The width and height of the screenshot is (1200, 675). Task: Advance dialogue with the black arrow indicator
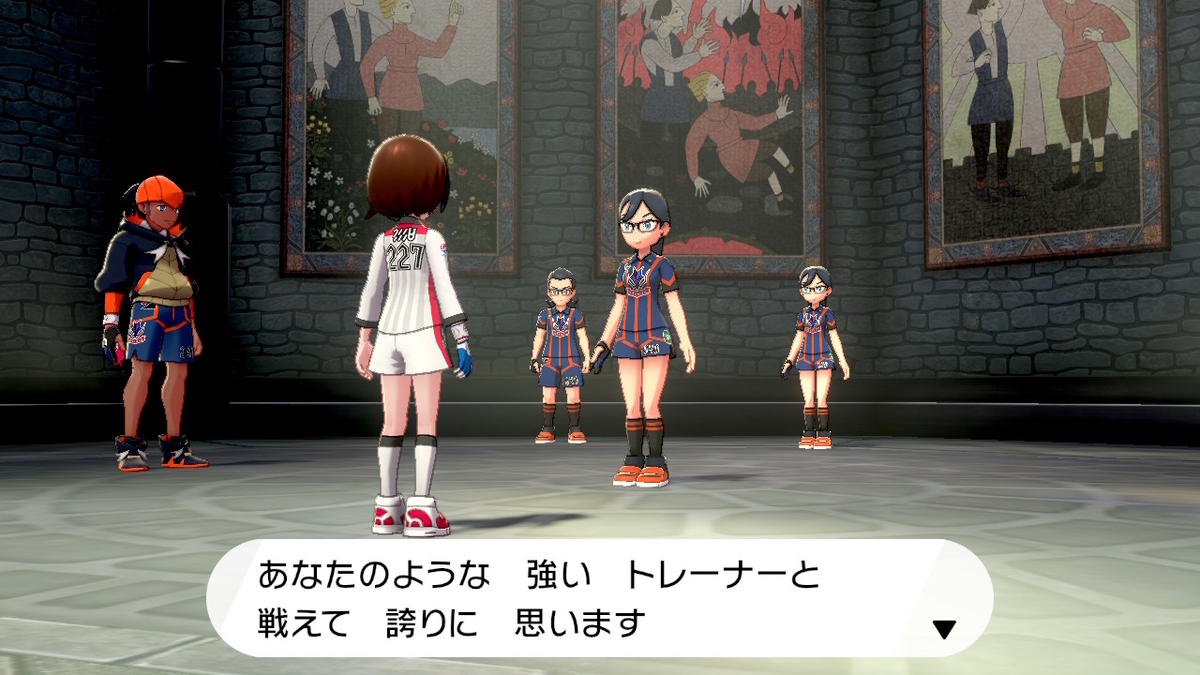(x=944, y=629)
